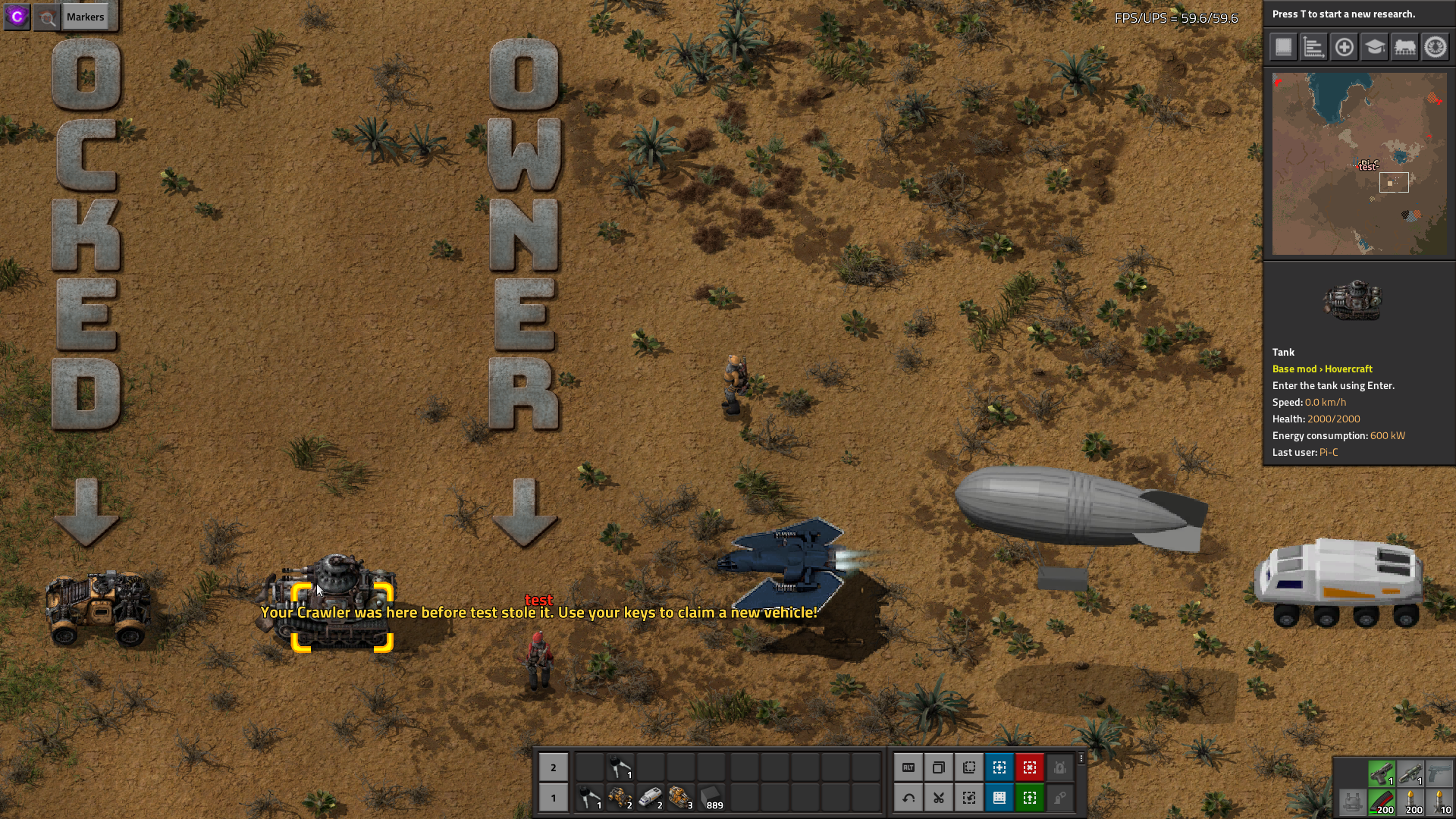Viewport: 1456px width, 819px height.
Task: Click the purple C mod icon
Action: [x=17, y=17]
